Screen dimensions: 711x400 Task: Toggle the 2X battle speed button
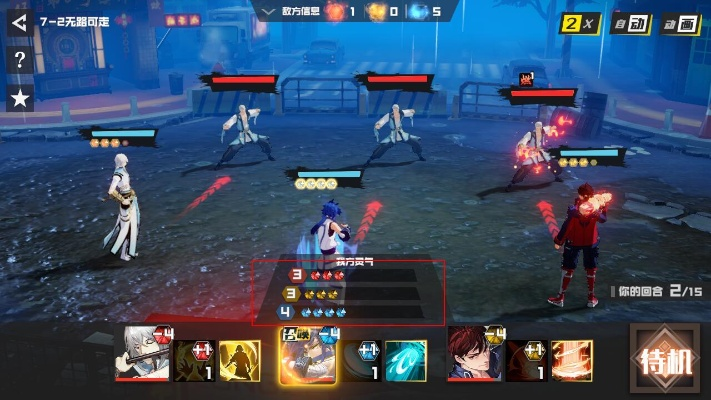[x=578, y=22]
